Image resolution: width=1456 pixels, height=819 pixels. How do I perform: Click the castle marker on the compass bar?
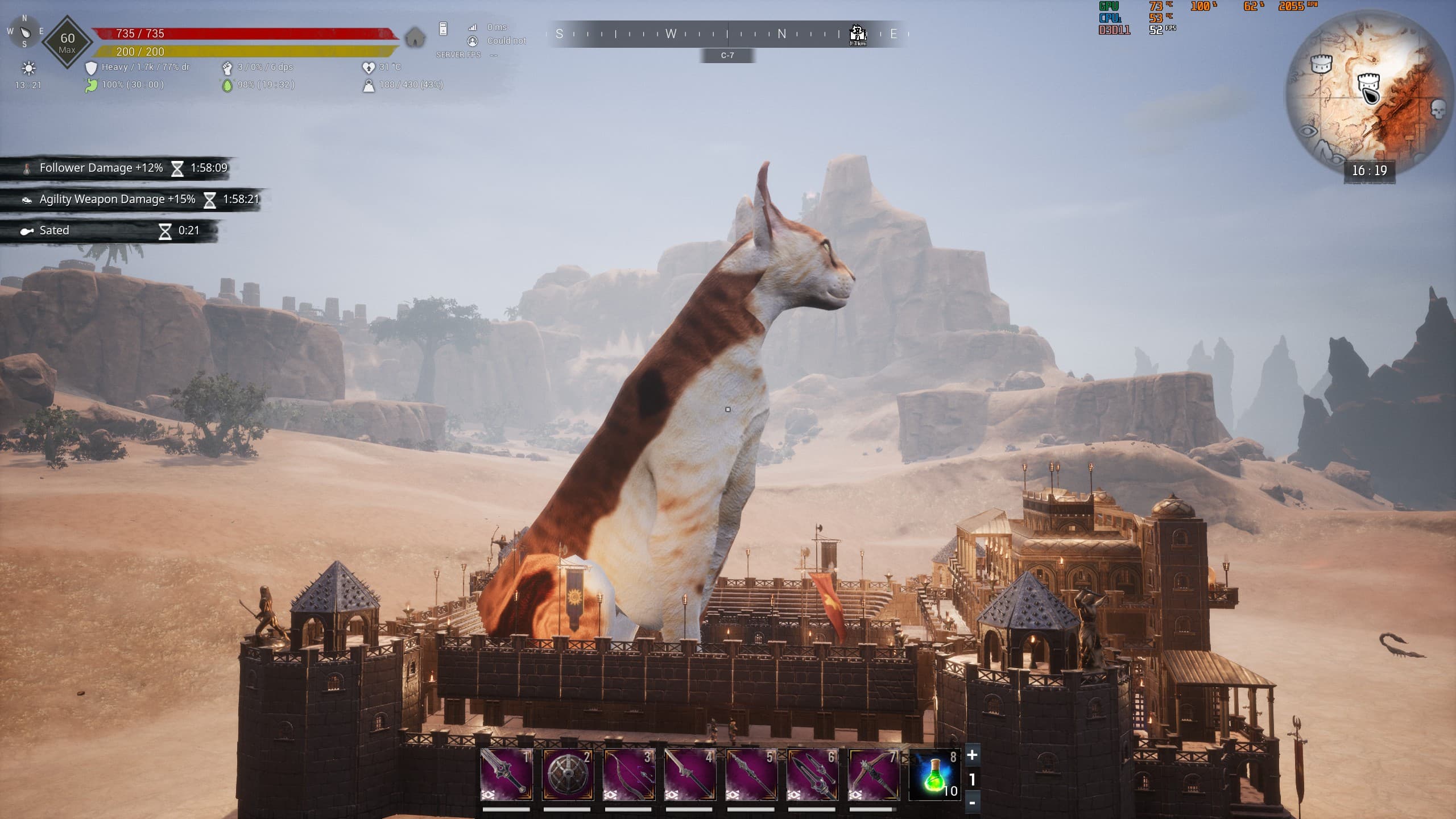click(857, 34)
